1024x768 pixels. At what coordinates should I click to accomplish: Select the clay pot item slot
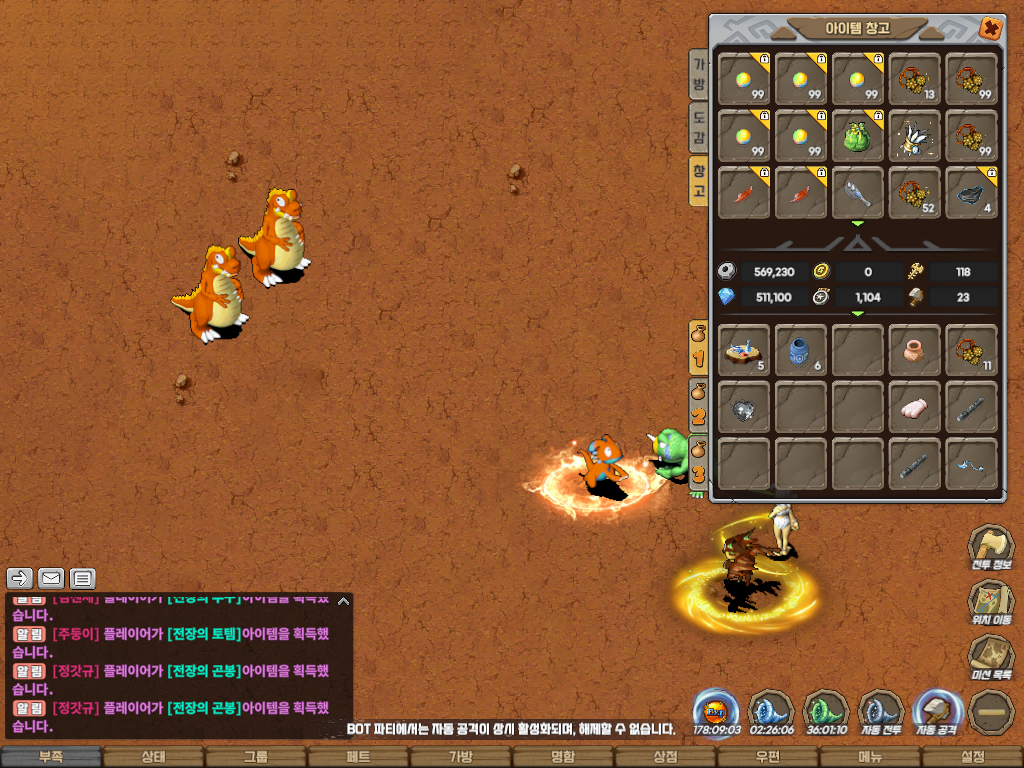tap(914, 351)
